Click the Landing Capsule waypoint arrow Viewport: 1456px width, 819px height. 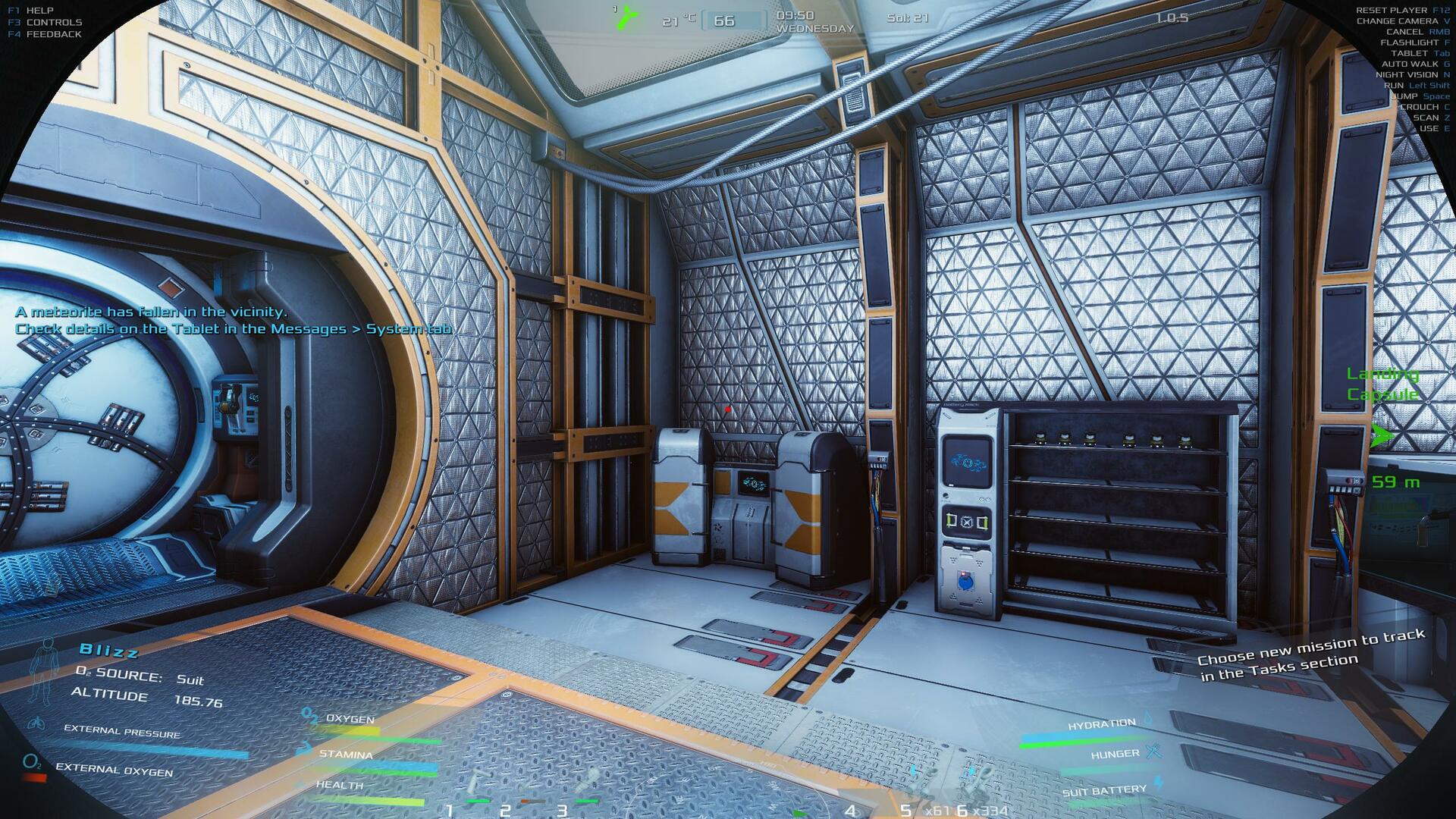1382,436
